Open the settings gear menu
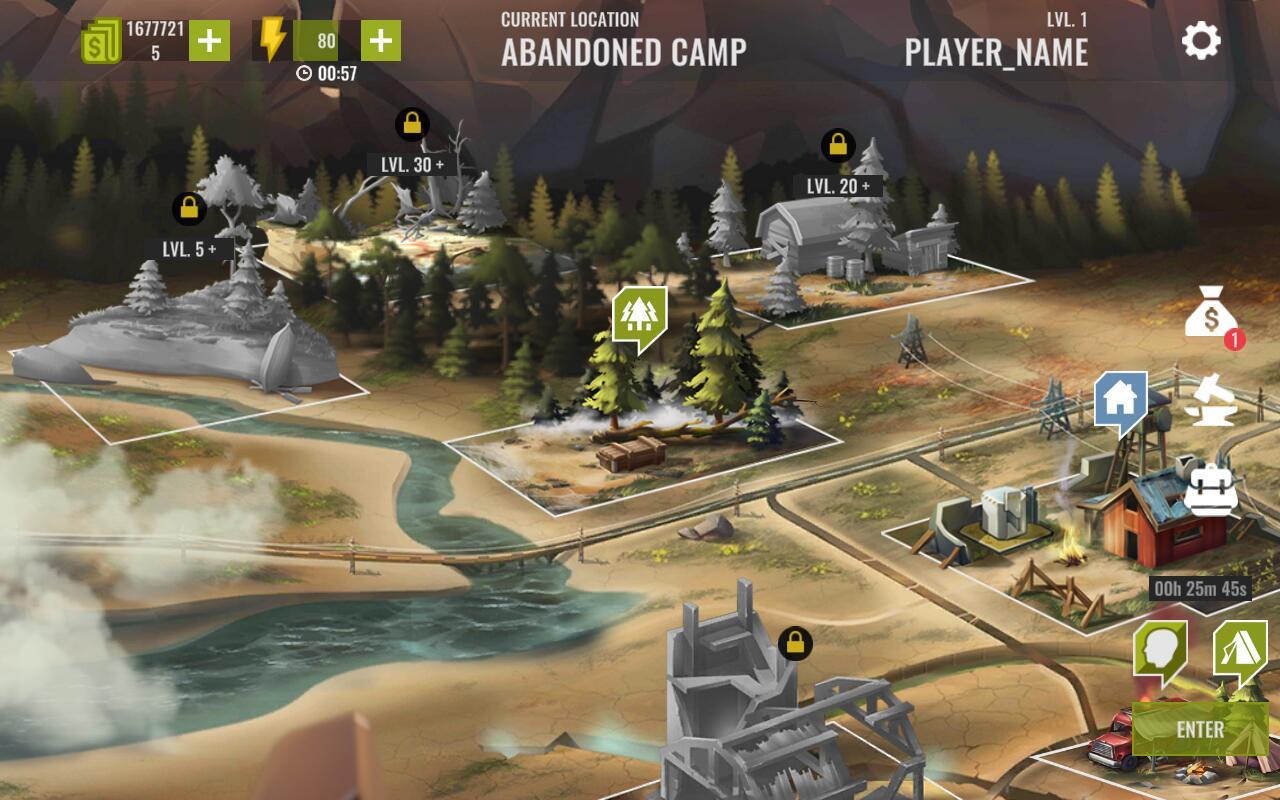 coord(1201,42)
